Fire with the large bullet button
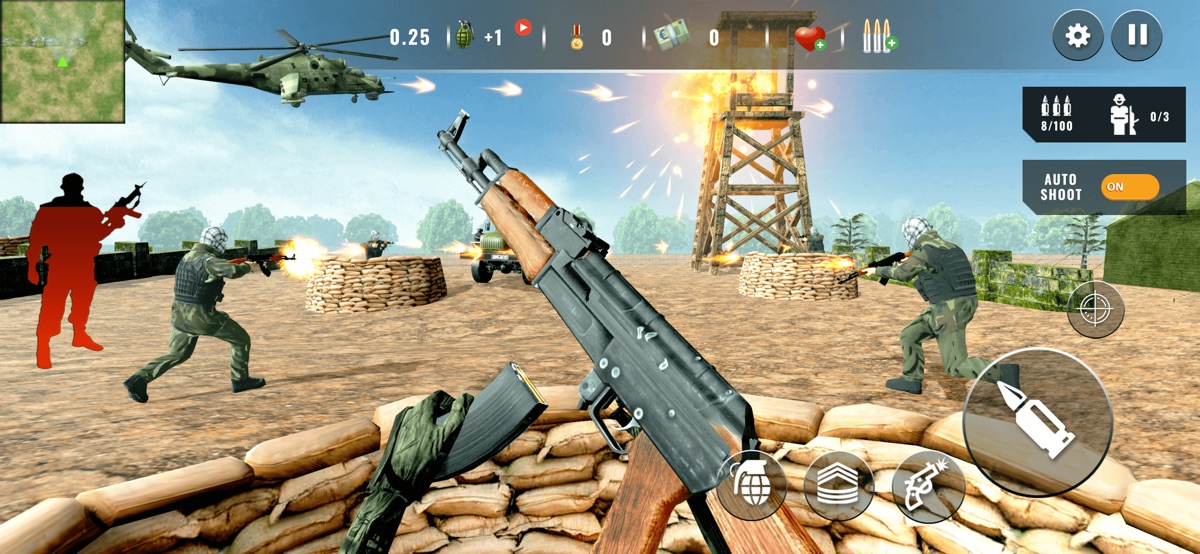This screenshot has width=1200, height=554. tap(1037, 422)
